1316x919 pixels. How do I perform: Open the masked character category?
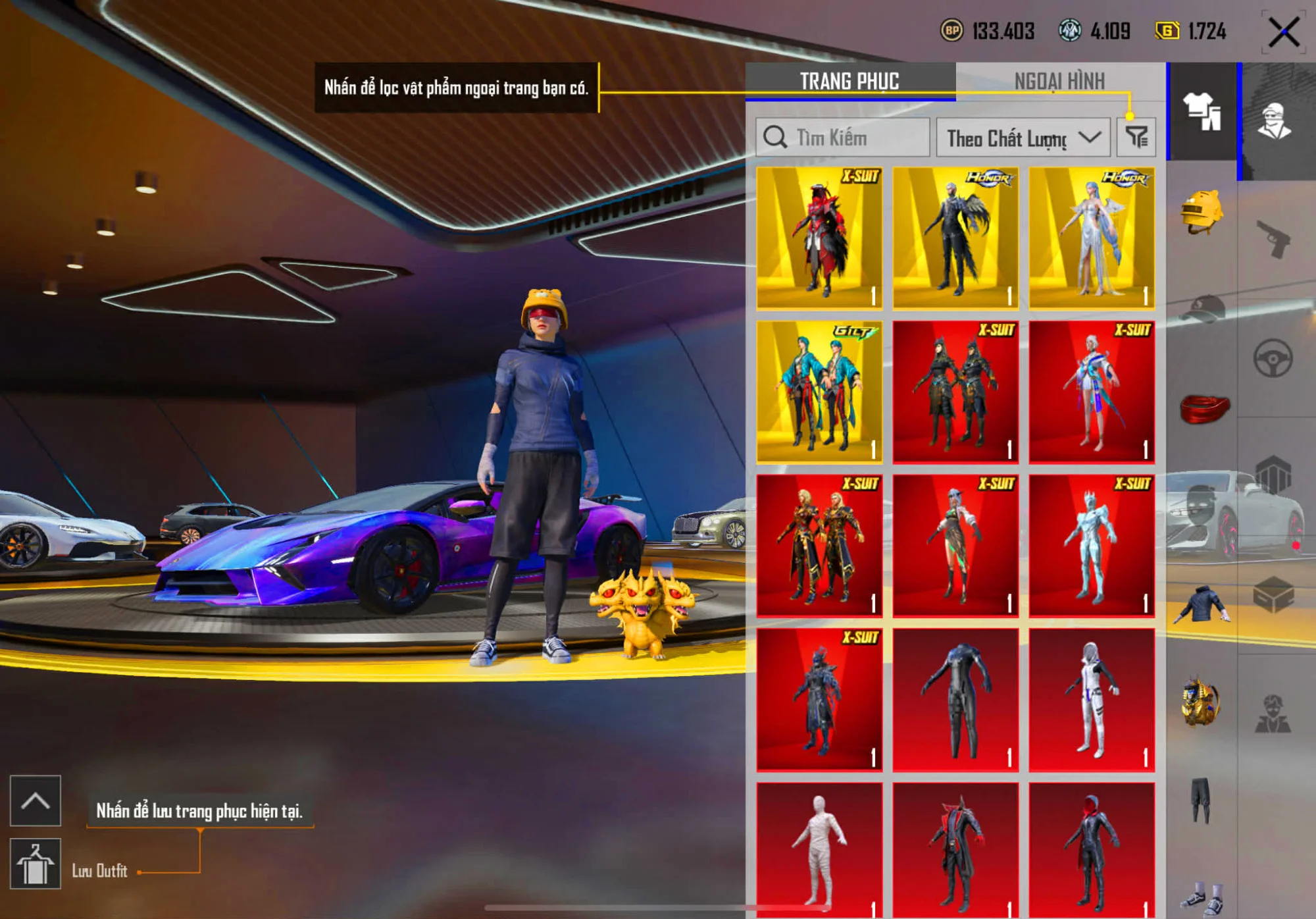coord(1275,122)
